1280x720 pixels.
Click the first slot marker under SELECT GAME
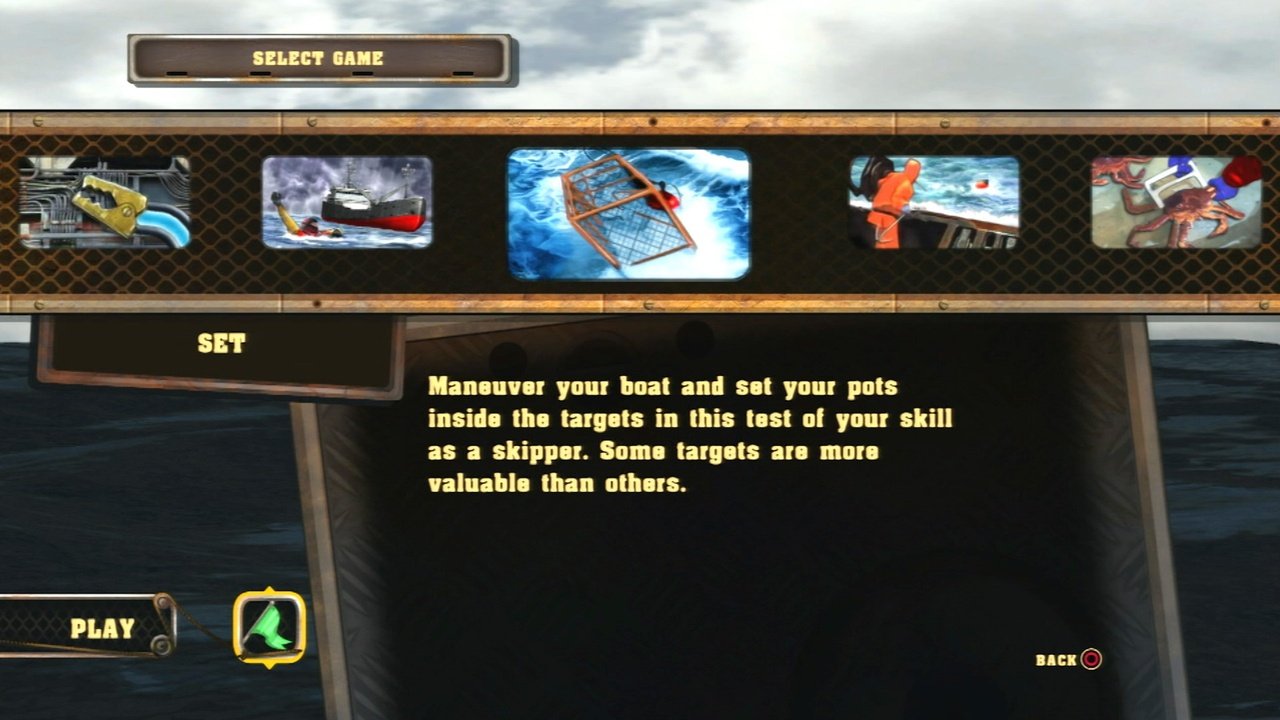(175, 71)
